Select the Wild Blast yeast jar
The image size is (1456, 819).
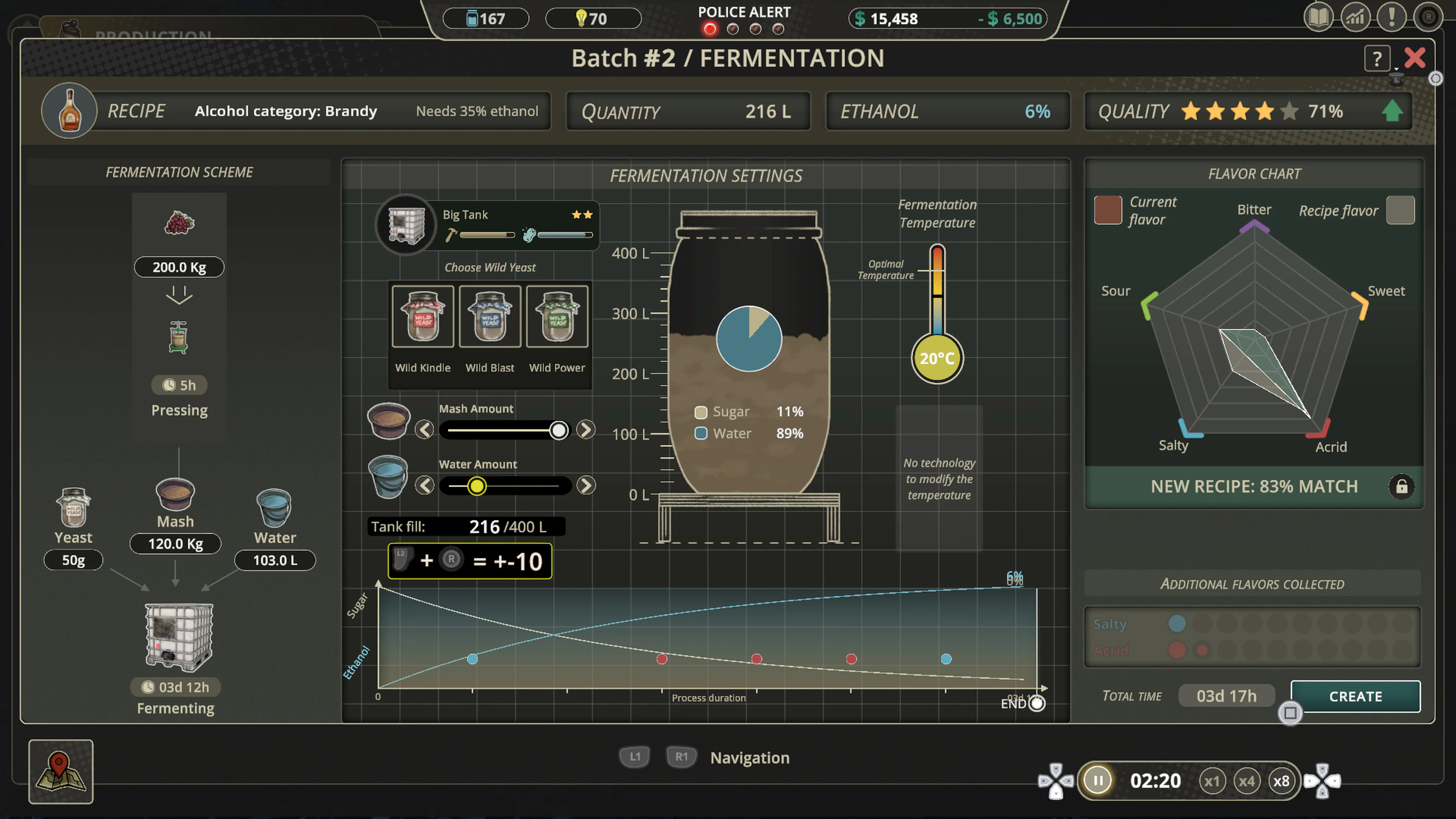pos(490,317)
